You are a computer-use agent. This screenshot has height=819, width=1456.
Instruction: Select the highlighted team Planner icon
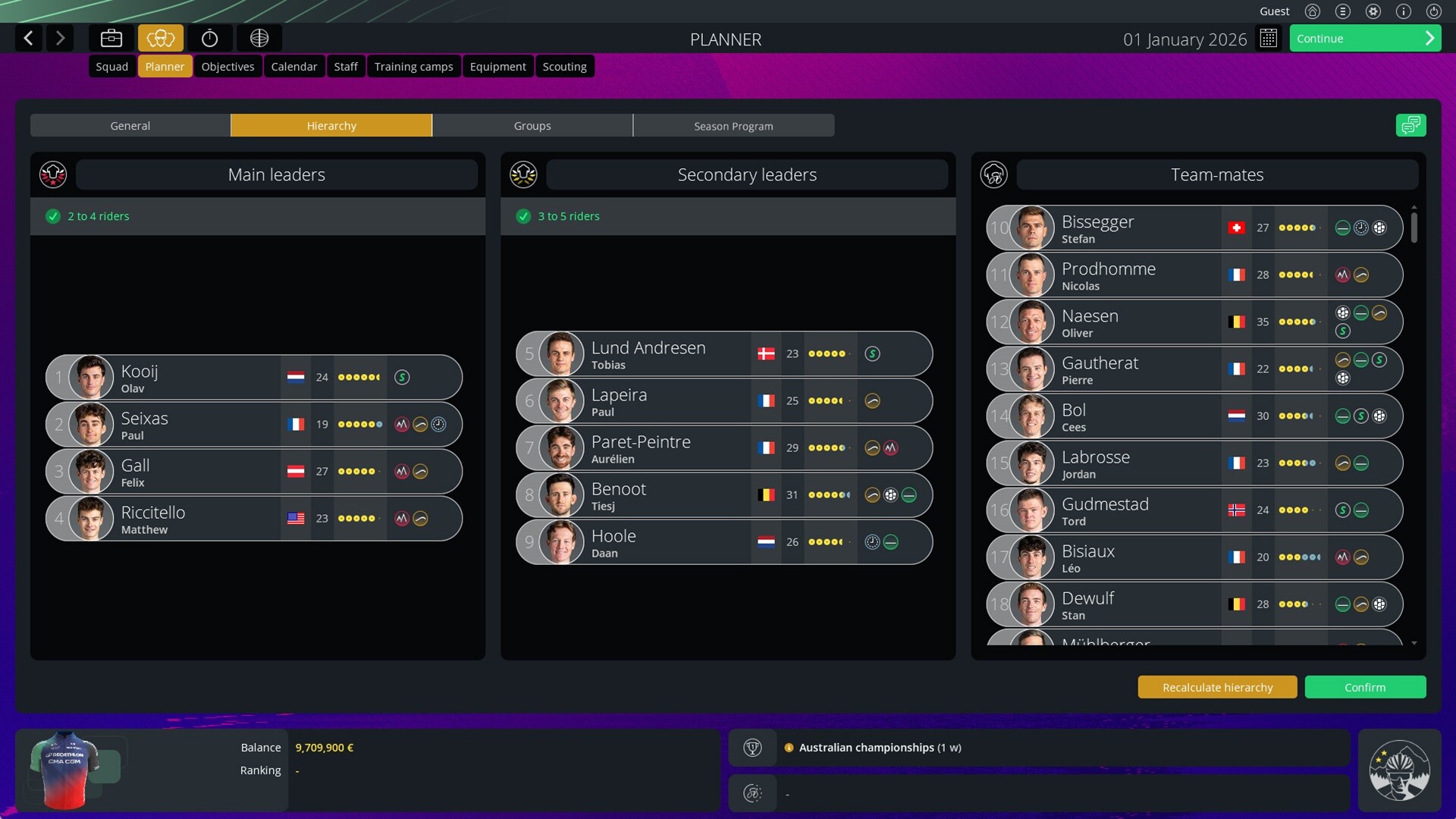160,38
